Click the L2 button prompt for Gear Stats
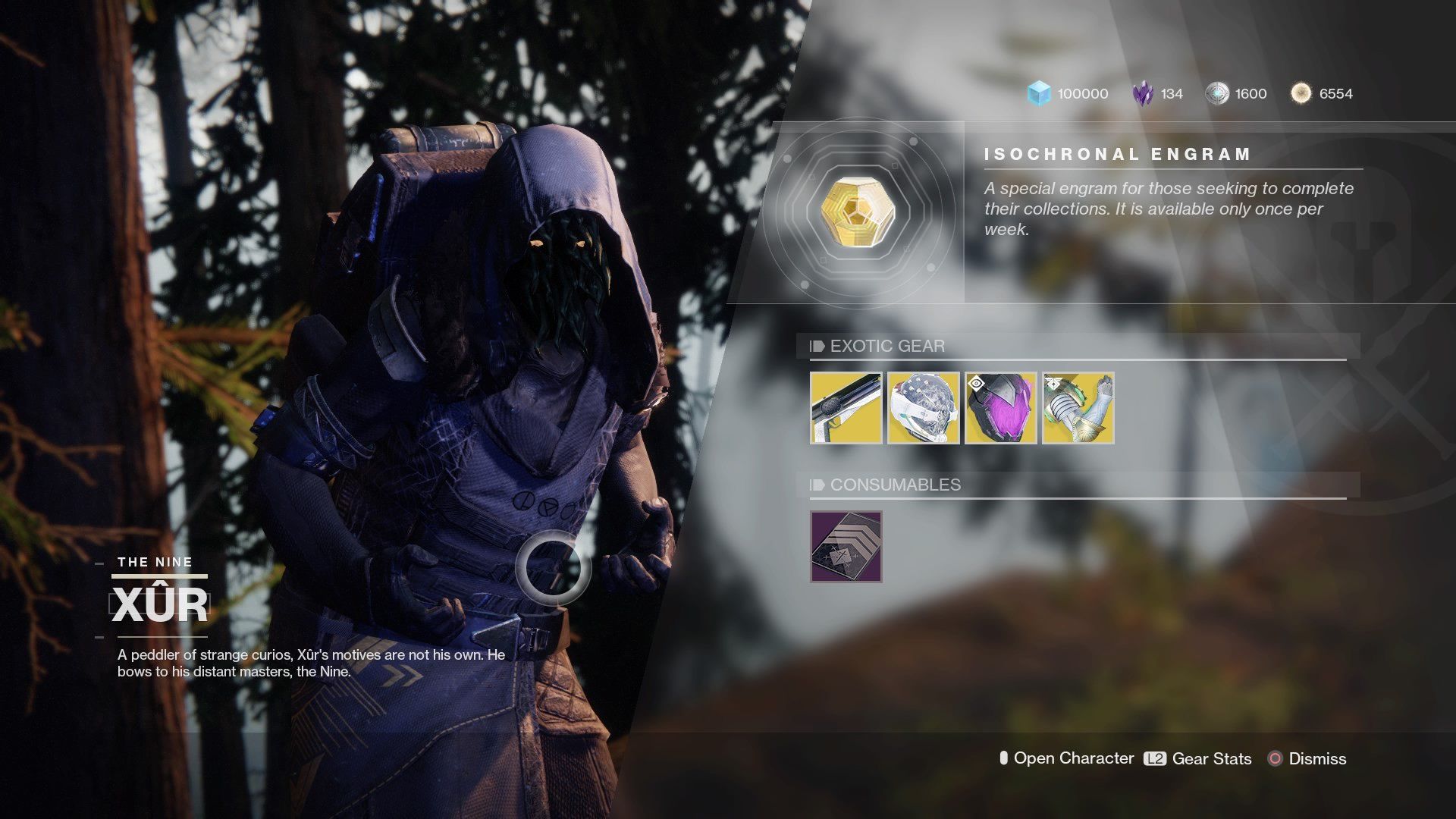Viewport: 1456px width, 819px height. click(x=1153, y=759)
